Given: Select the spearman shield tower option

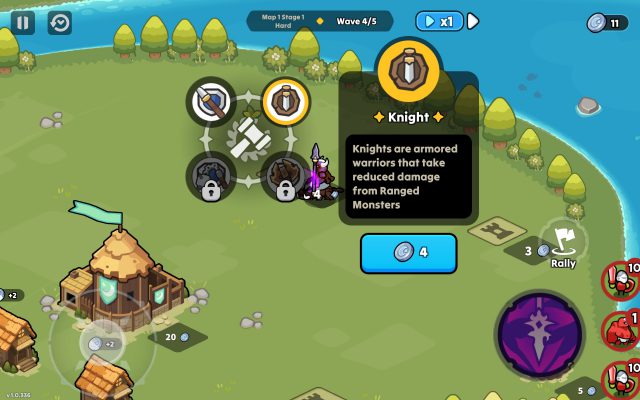Looking at the screenshot, I should (x=211, y=101).
